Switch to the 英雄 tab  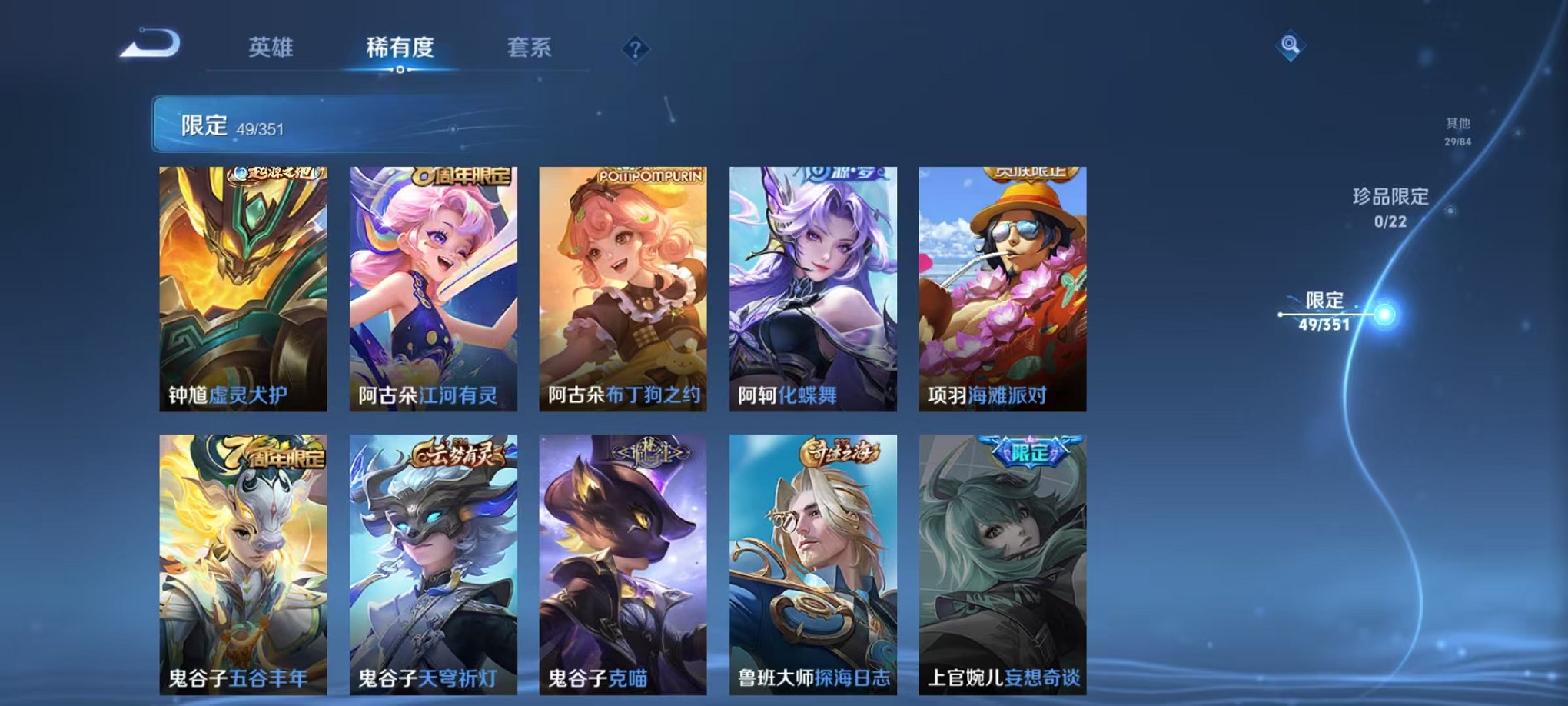click(271, 48)
